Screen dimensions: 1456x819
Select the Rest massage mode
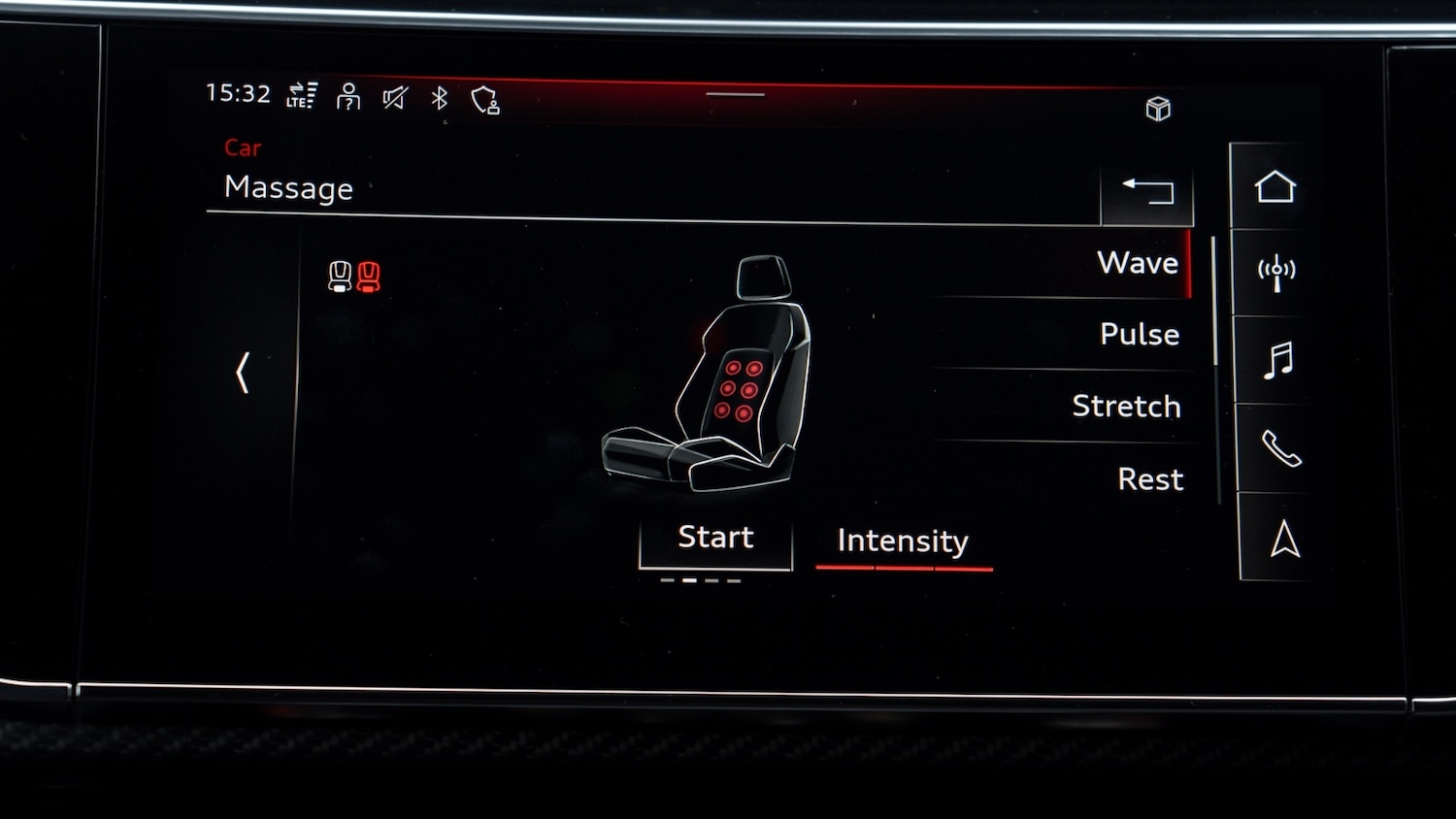pos(1150,479)
